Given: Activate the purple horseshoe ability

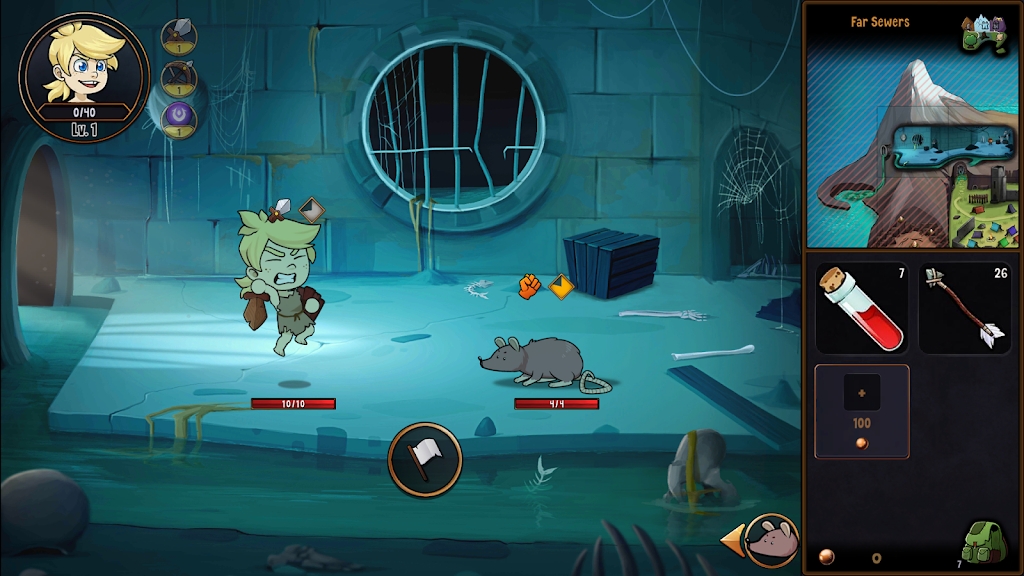Looking at the screenshot, I should point(179,118).
